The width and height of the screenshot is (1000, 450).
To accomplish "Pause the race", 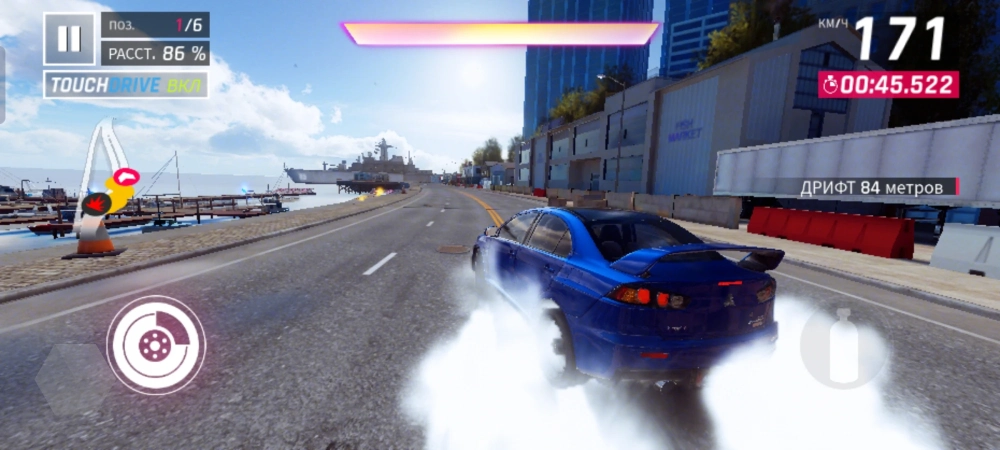I will [69, 39].
